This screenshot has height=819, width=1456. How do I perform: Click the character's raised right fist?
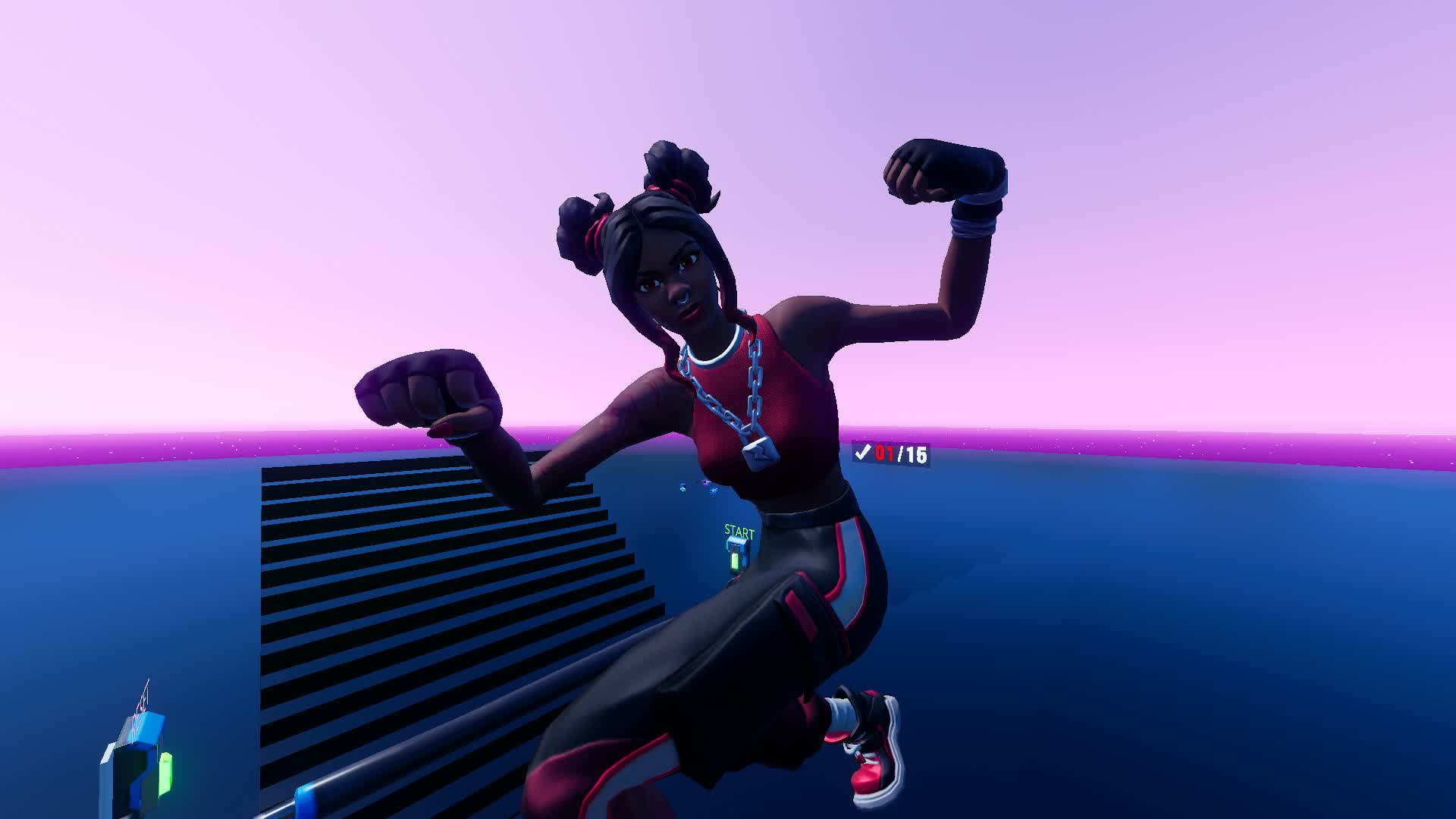(x=940, y=174)
